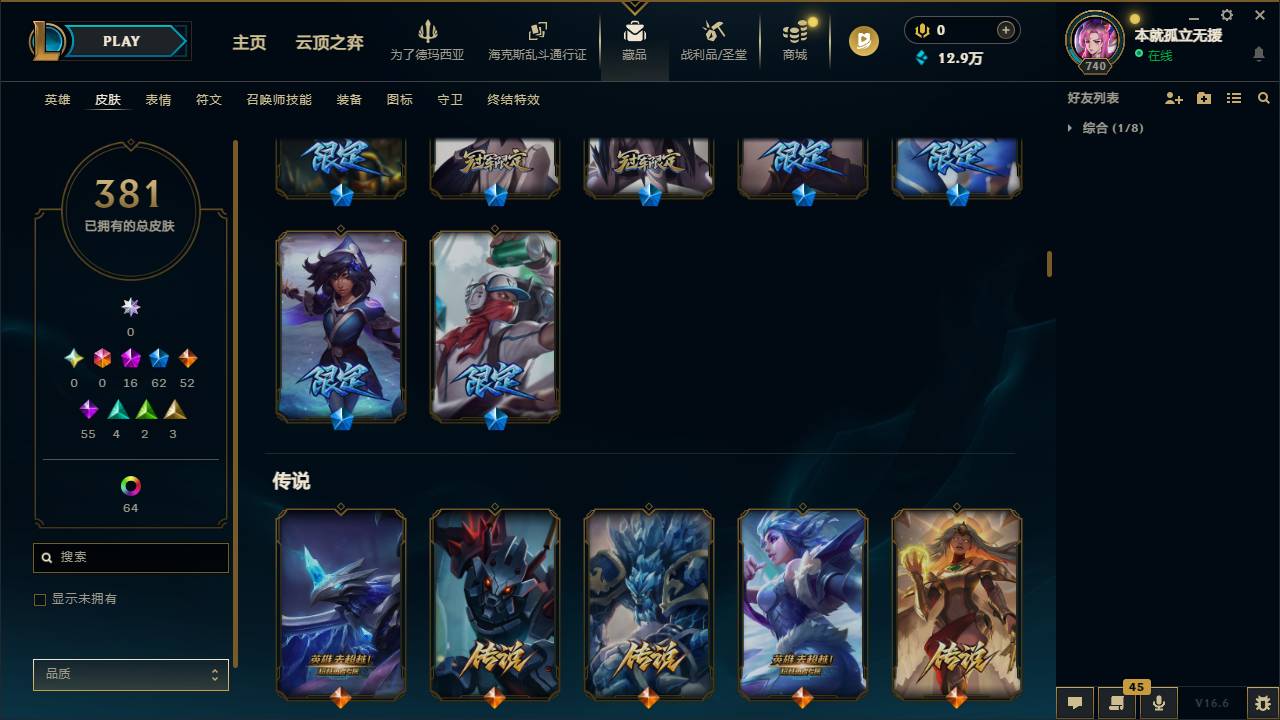Toggle the friend list view icon
The height and width of the screenshot is (720, 1280).
1234,97
